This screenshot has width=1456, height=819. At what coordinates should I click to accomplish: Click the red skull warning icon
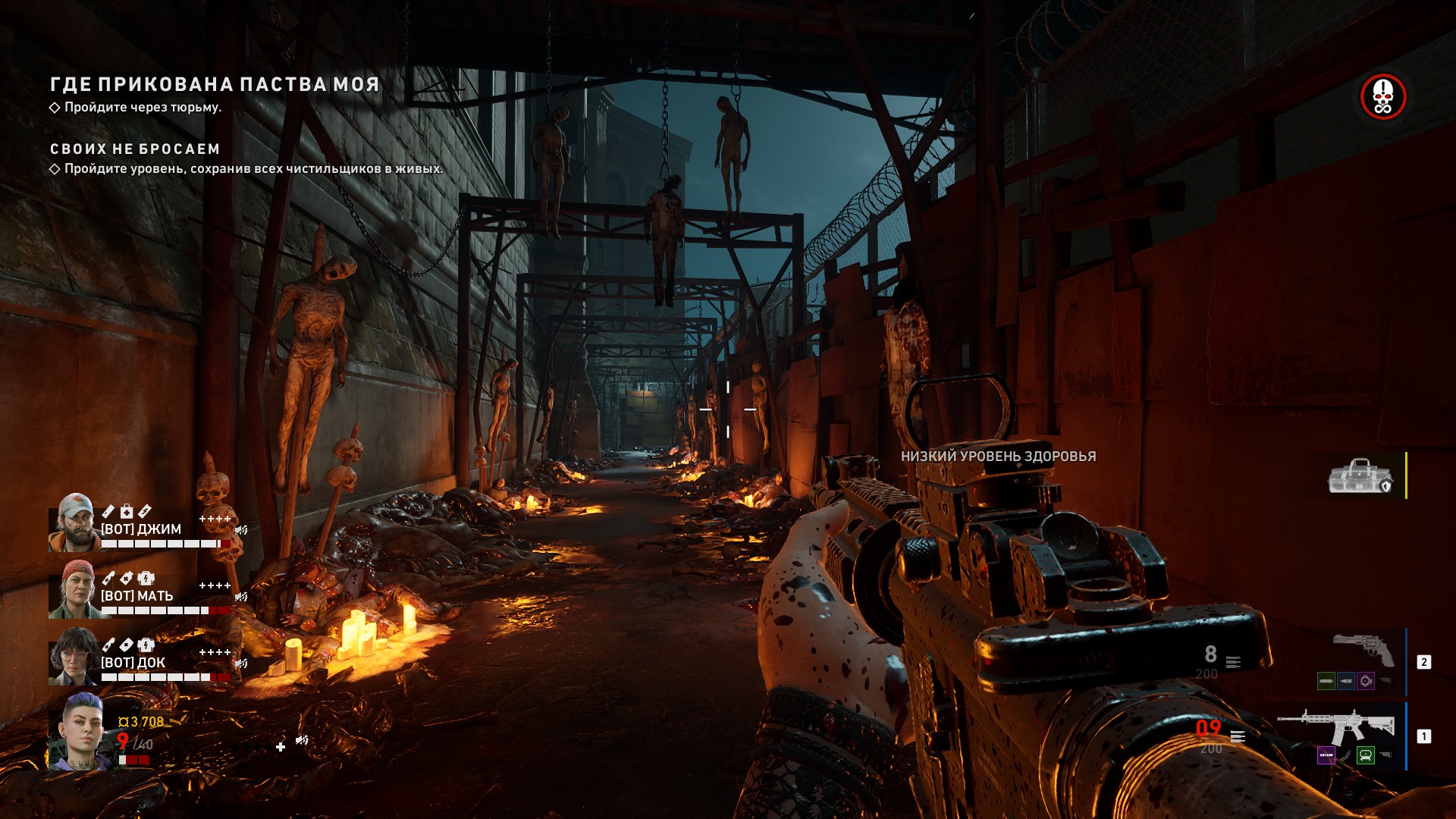click(1382, 97)
